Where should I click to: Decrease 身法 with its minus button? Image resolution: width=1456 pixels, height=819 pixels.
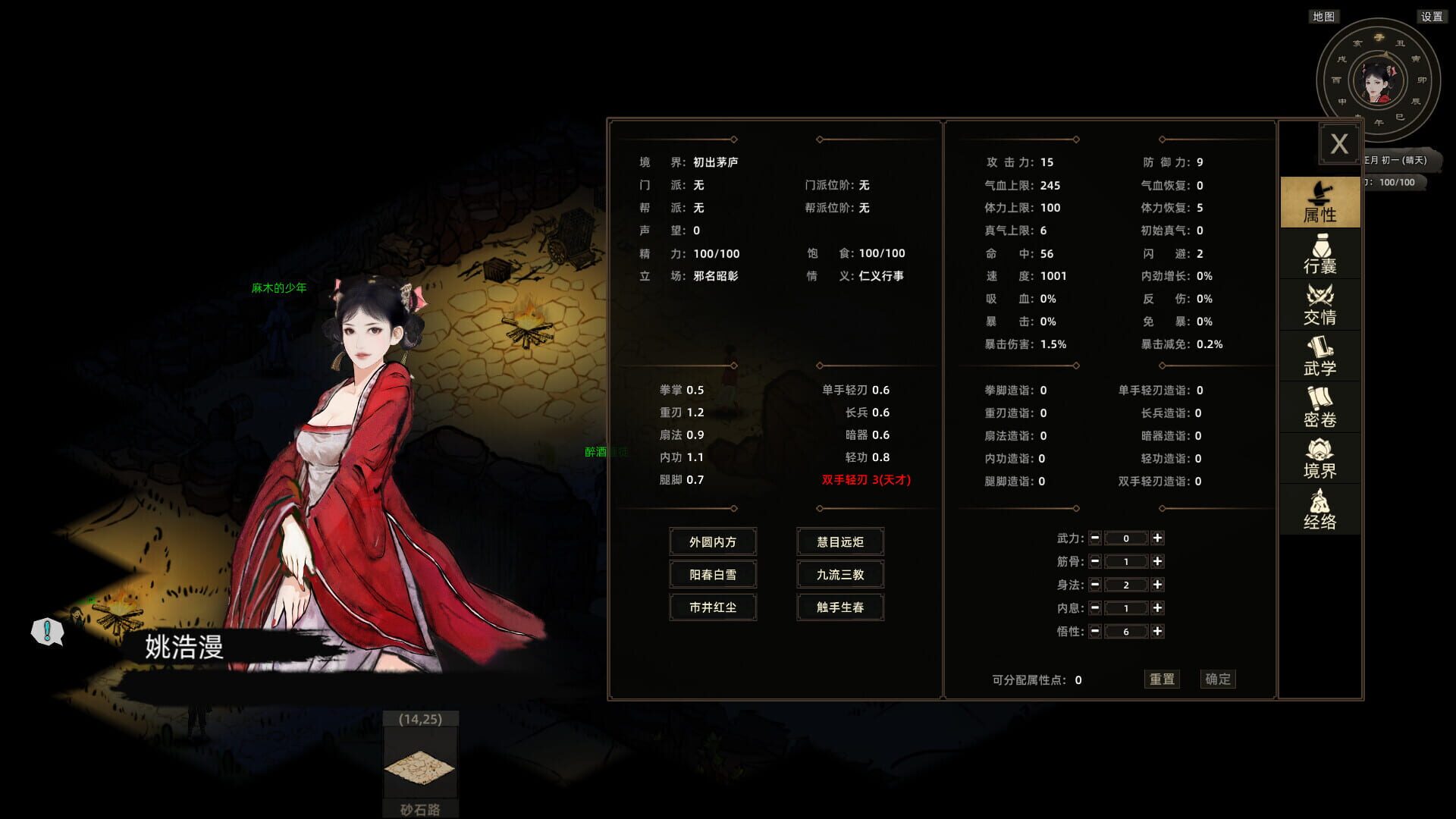(x=1095, y=585)
